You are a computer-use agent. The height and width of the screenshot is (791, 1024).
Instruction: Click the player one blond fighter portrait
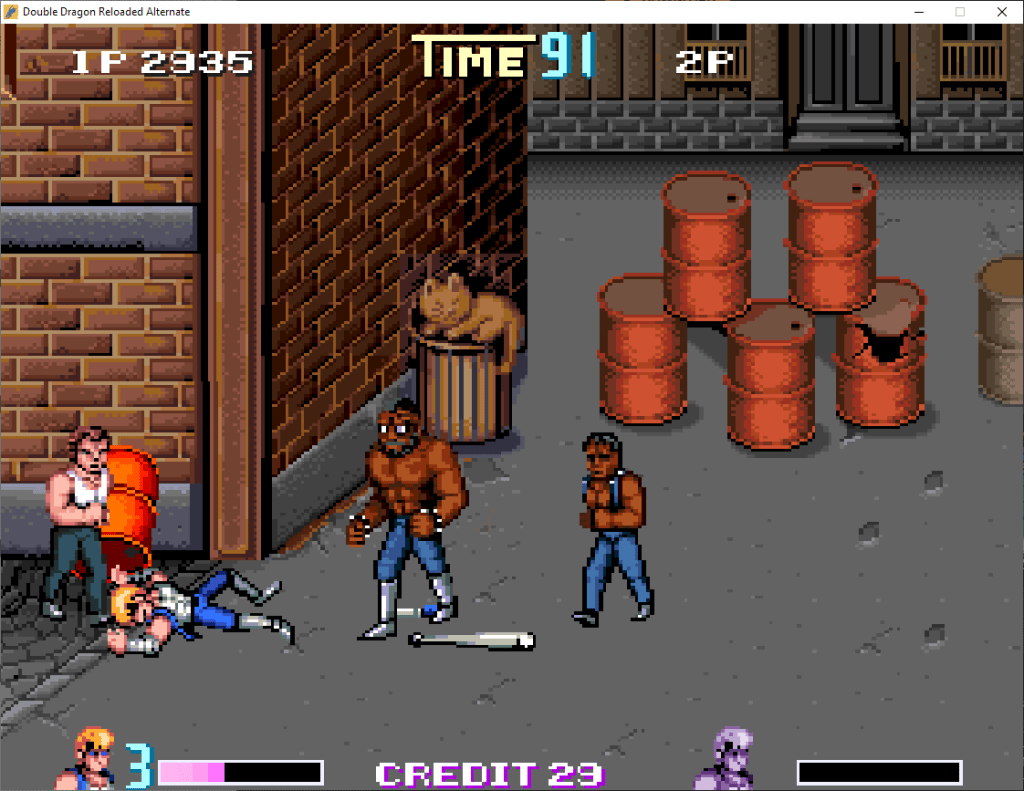point(95,760)
